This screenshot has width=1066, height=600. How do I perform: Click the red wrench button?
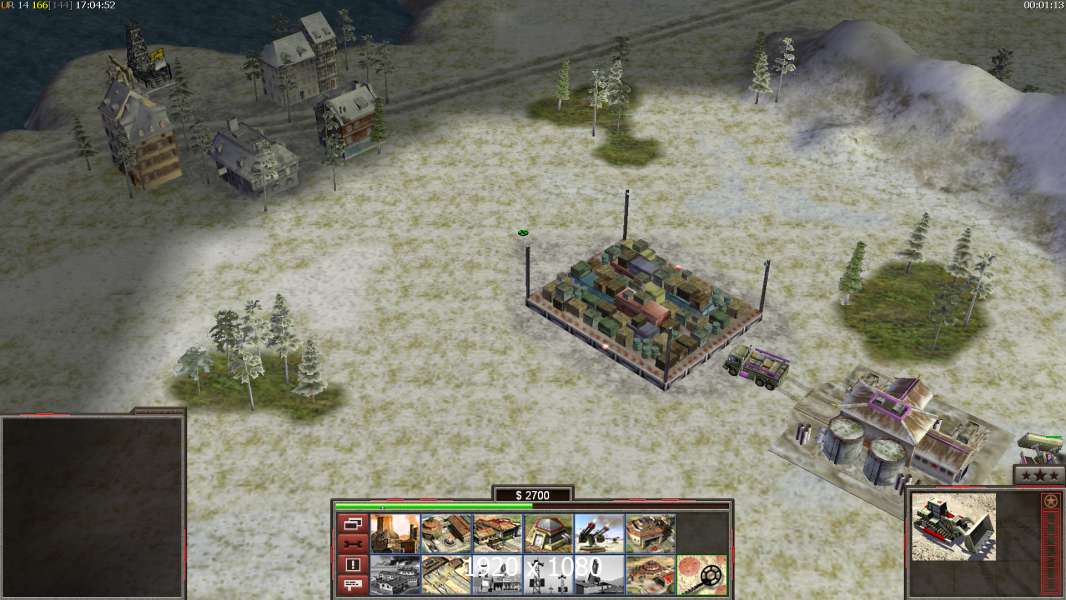[352, 544]
